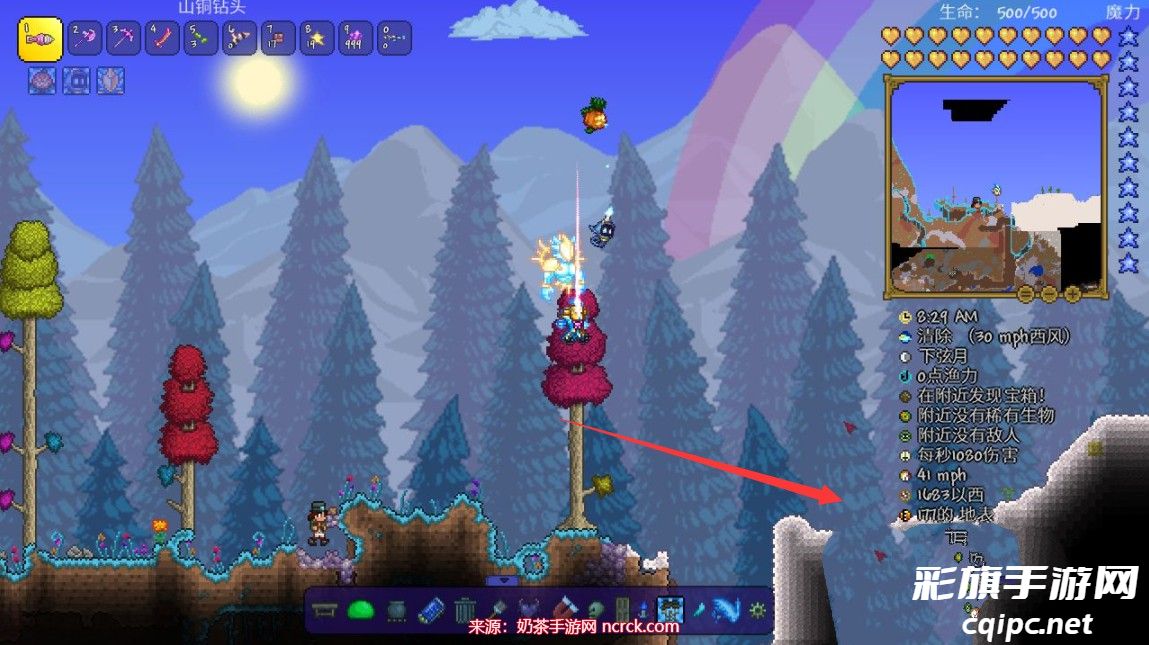Toggle the clock time info display icon
1149x645 pixels.
tap(906, 316)
